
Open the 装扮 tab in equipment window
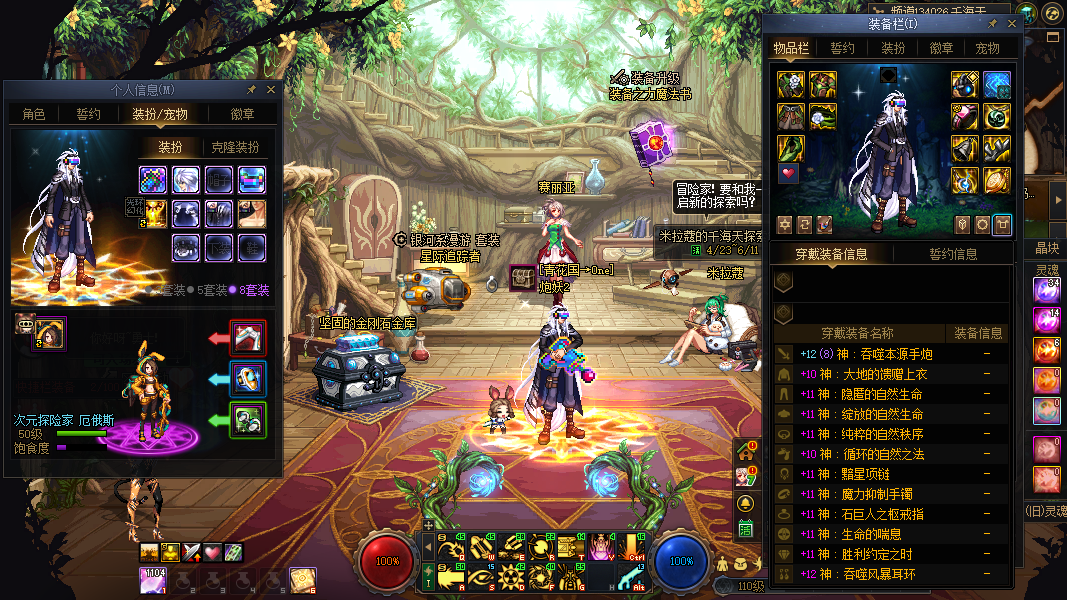pos(893,48)
